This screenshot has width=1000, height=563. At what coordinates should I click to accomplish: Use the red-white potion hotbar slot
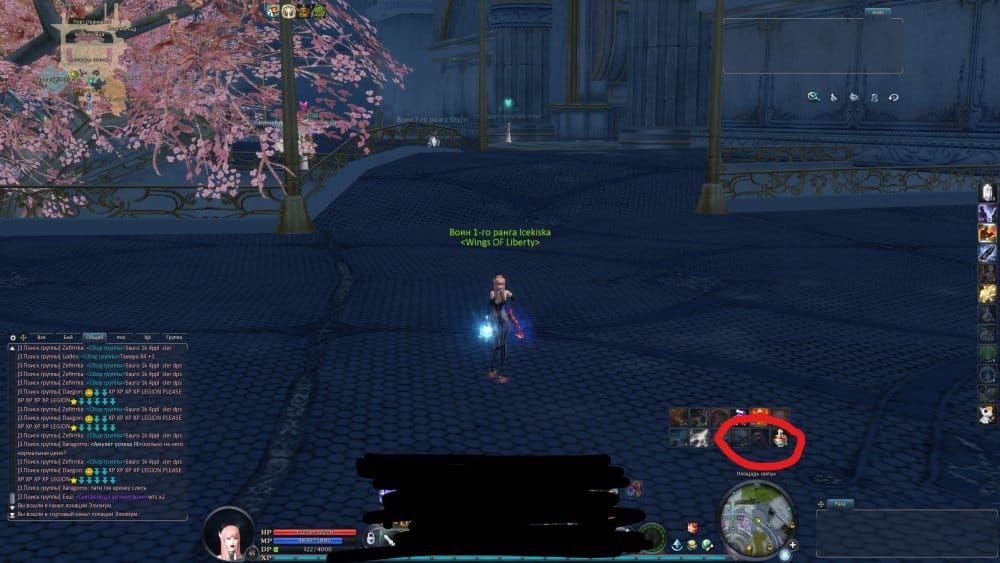(x=781, y=437)
